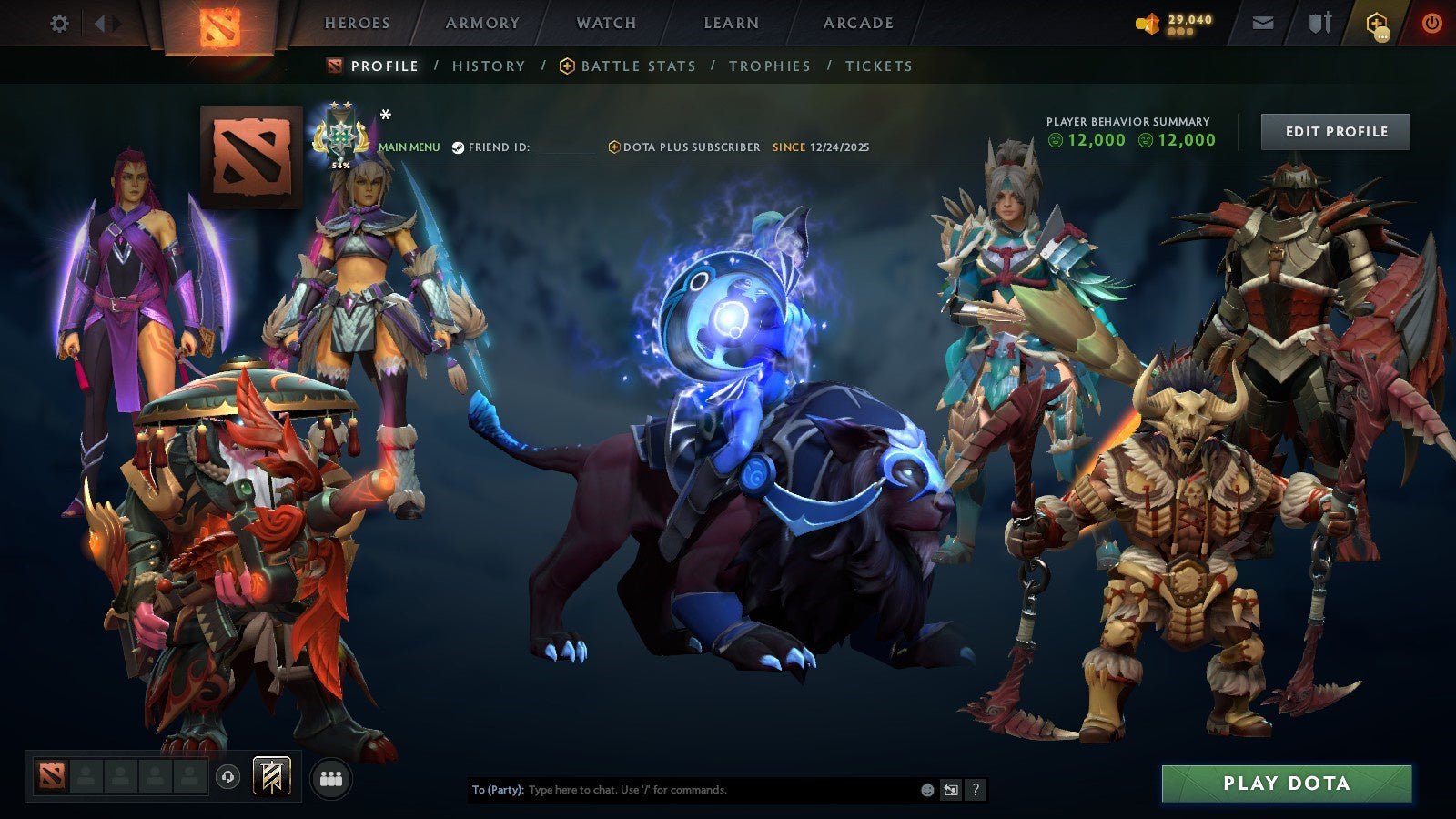Click the Edit Profile button
Viewport: 1456px width, 819px height.
click(1334, 131)
